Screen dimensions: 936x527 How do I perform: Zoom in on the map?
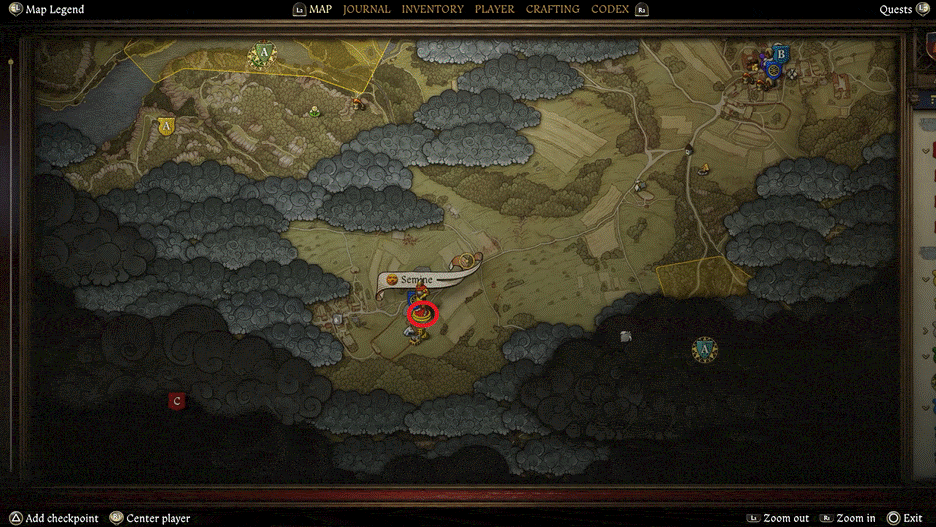point(855,518)
